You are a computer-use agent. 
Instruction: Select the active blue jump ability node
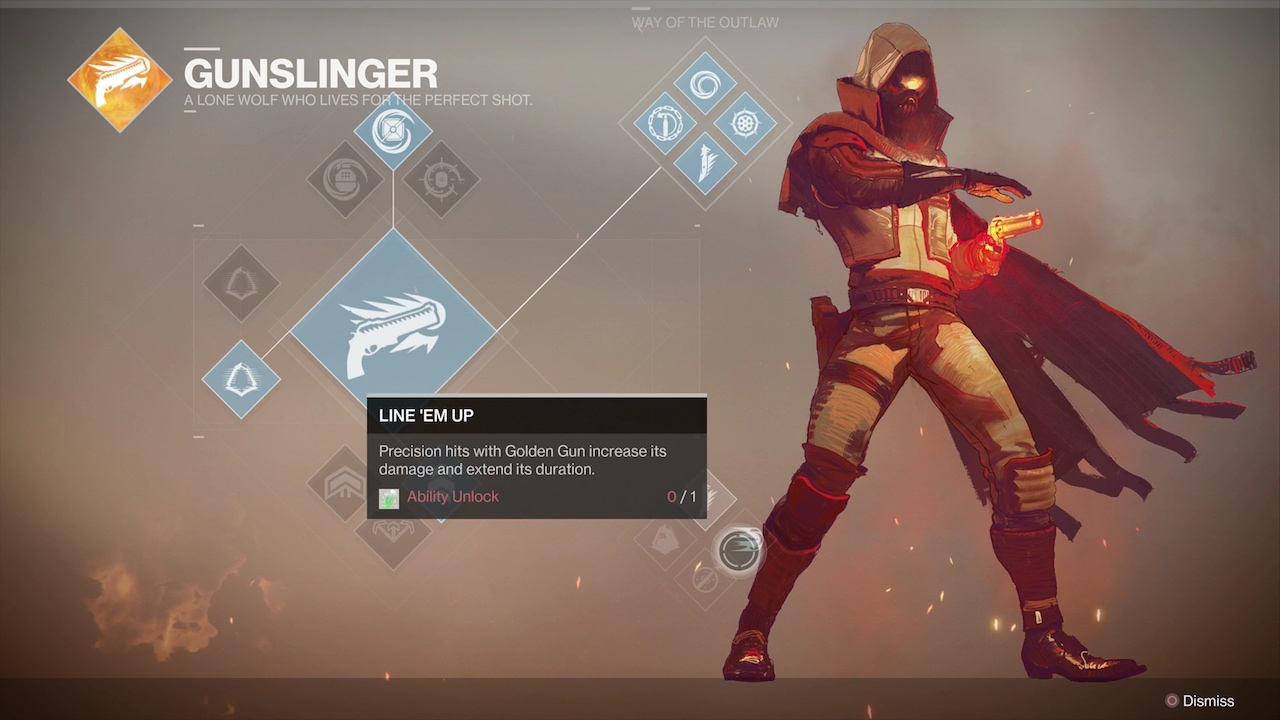[x=241, y=379]
